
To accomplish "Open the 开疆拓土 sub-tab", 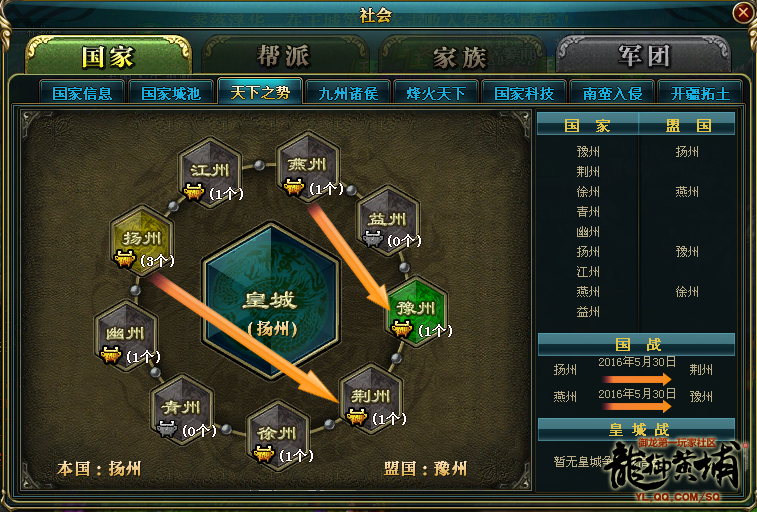I will [x=699, y=93].
